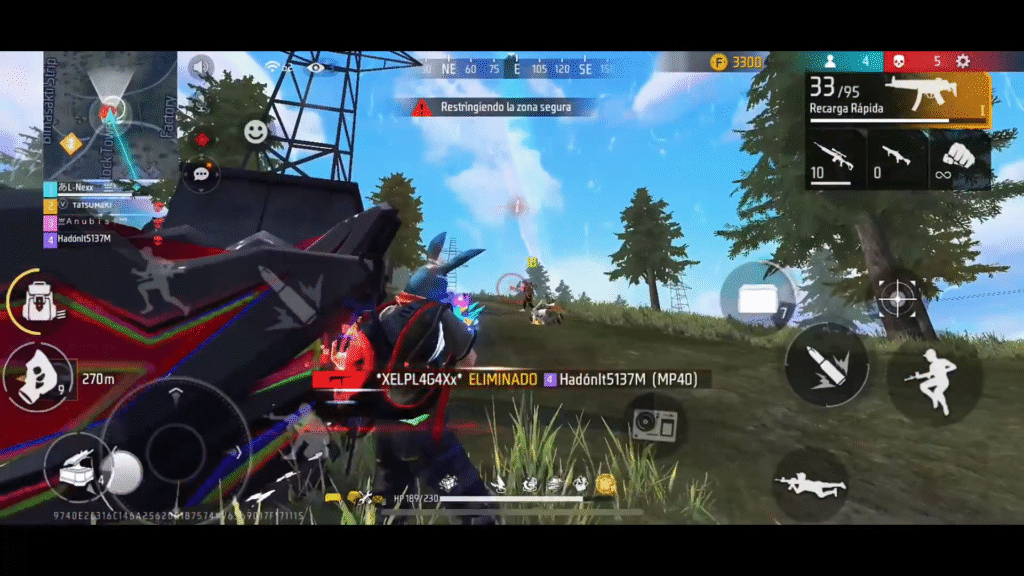
Task: Toggle the speaker sound icon
Action: 202,68
